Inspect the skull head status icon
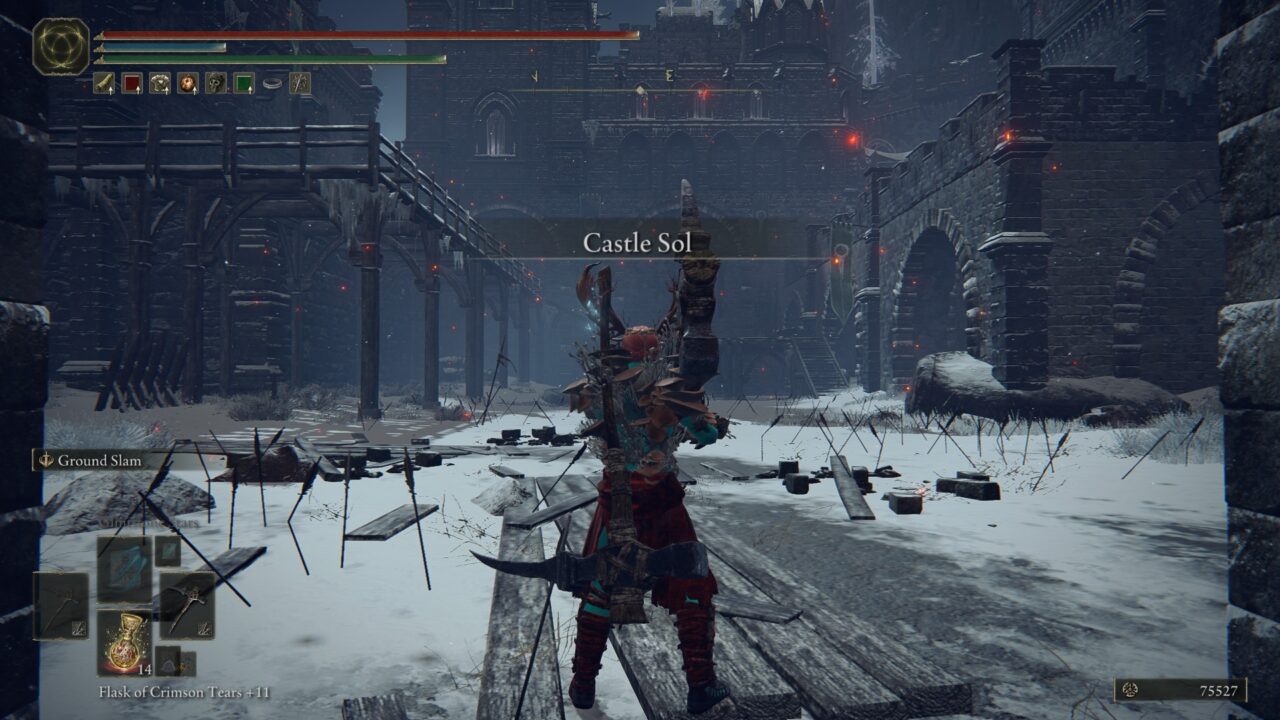This screenshot has width=1280, height=720. coord(216,83)
